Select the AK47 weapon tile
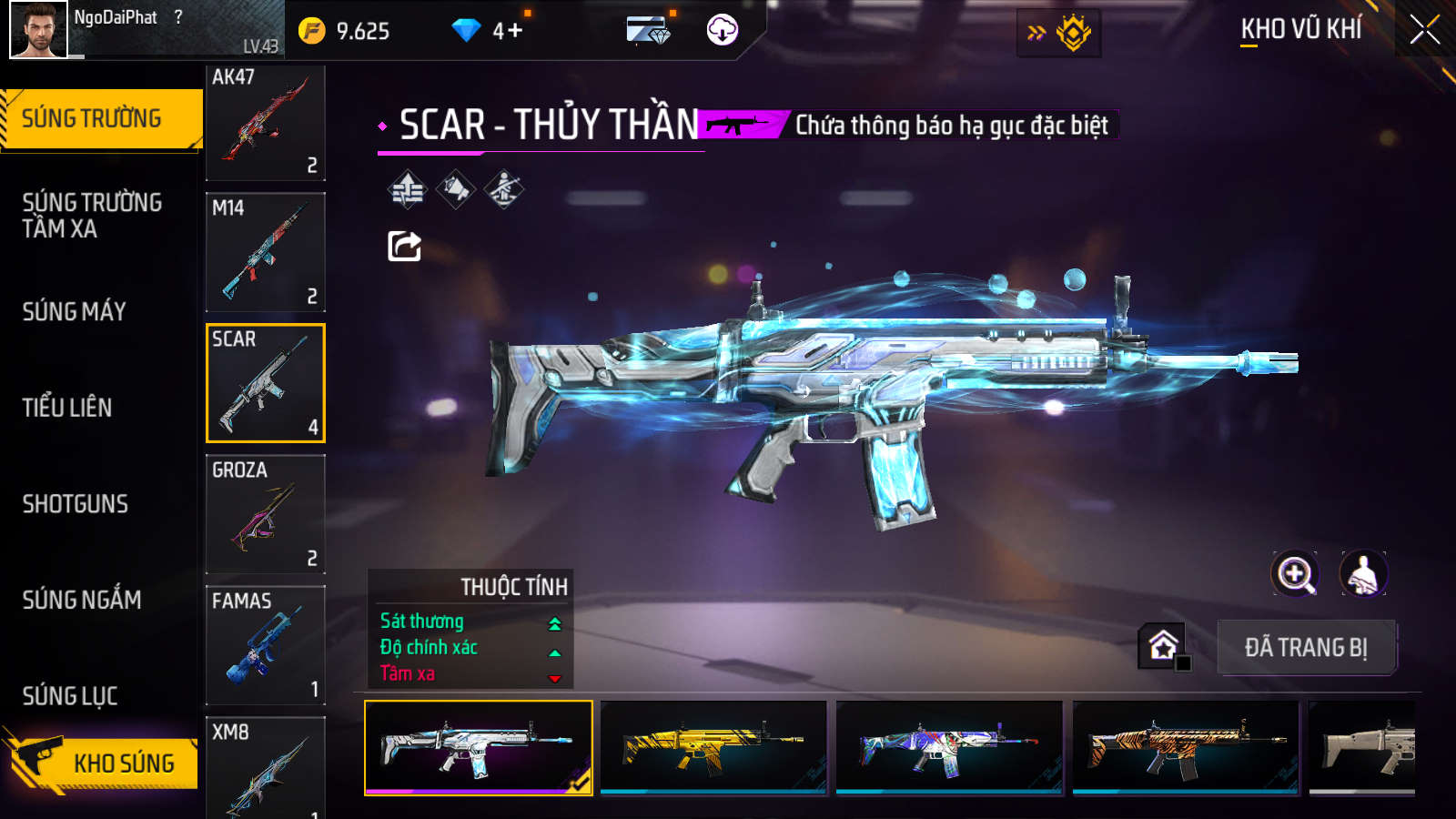Screen dimensions: 1456x819 click(266, 122)
